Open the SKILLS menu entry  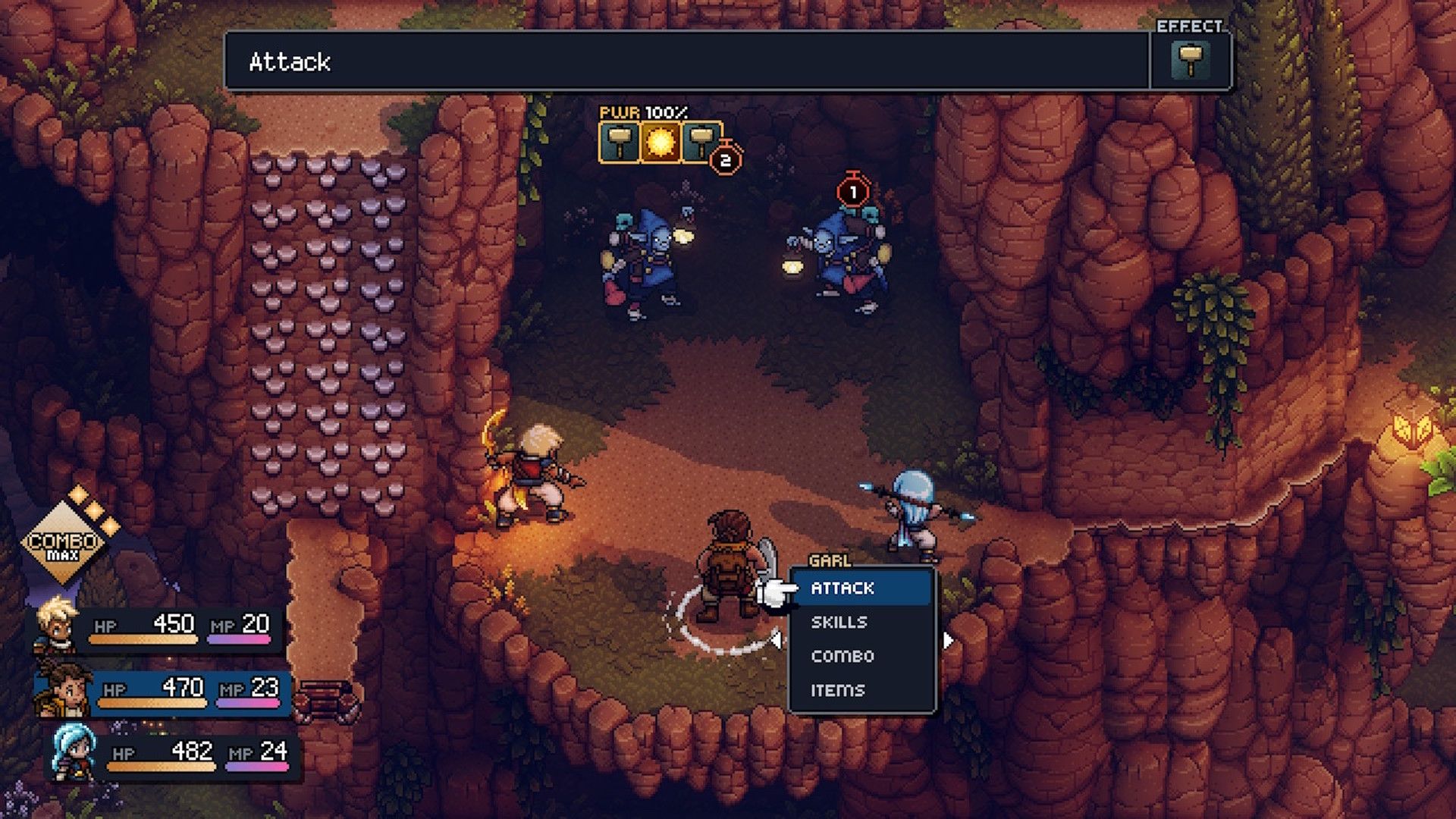point(838,623)
